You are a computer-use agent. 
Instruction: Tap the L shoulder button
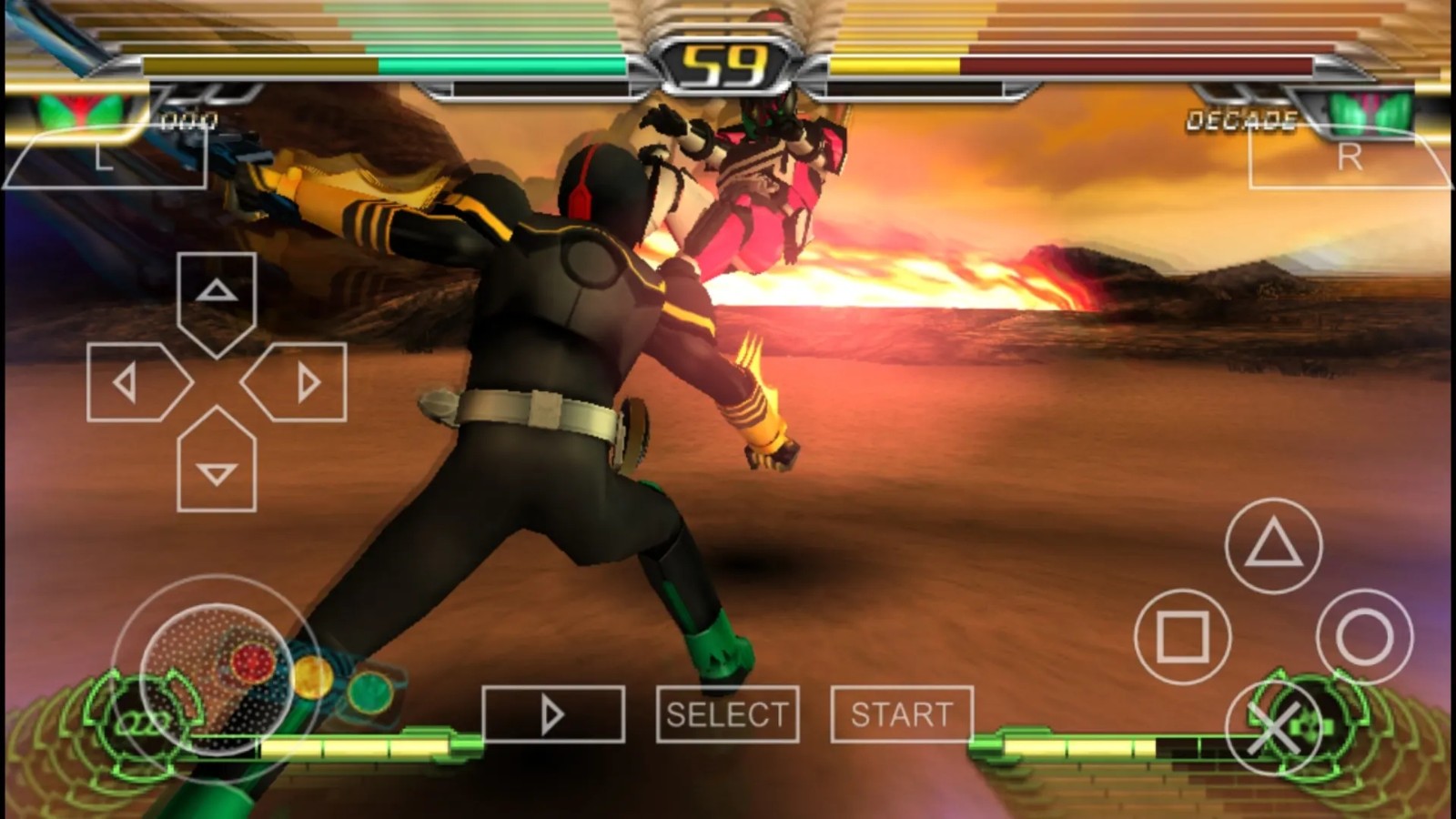[x=105, y=158]
